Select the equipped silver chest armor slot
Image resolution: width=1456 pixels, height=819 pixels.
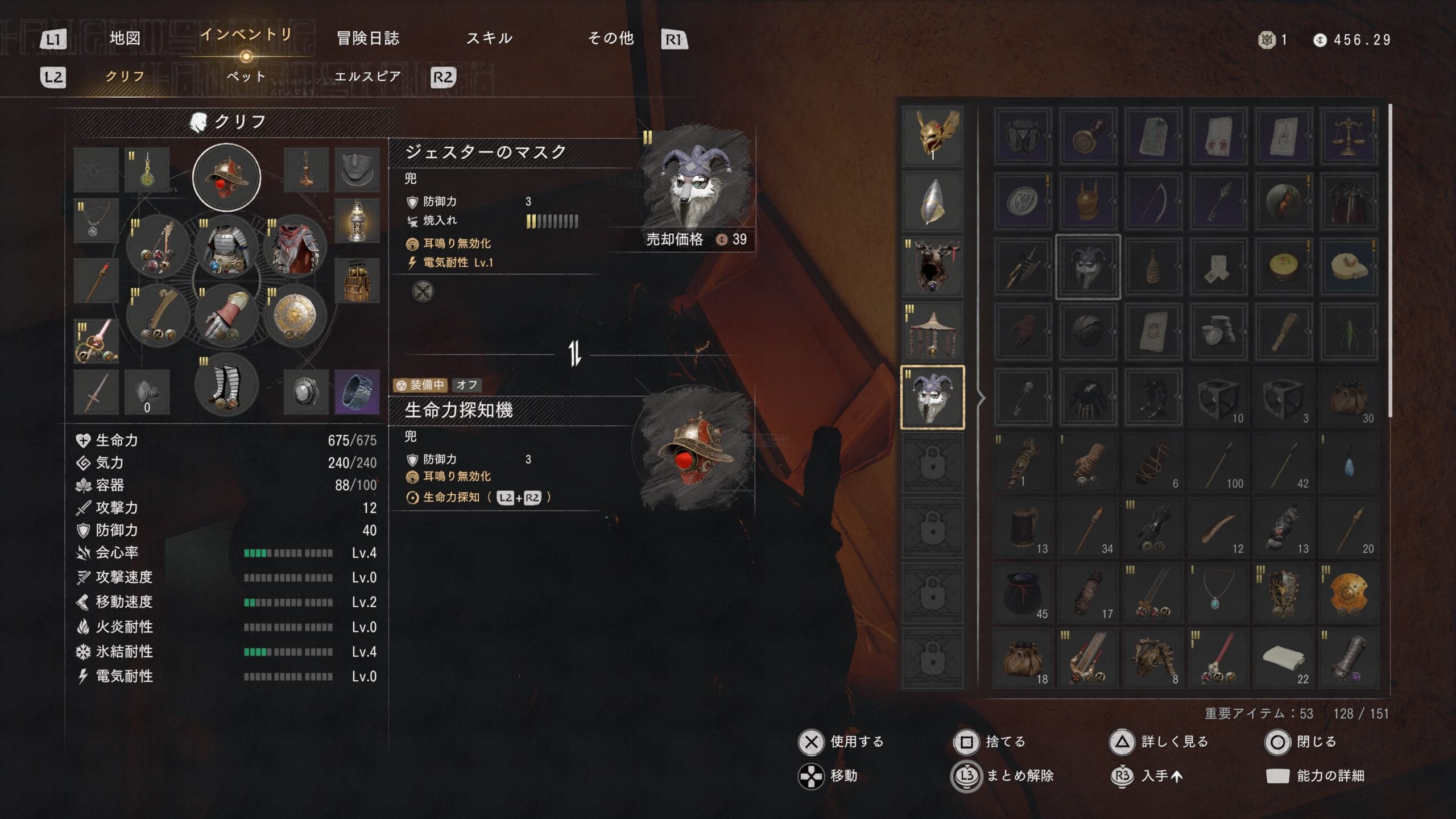click(226, 247)
